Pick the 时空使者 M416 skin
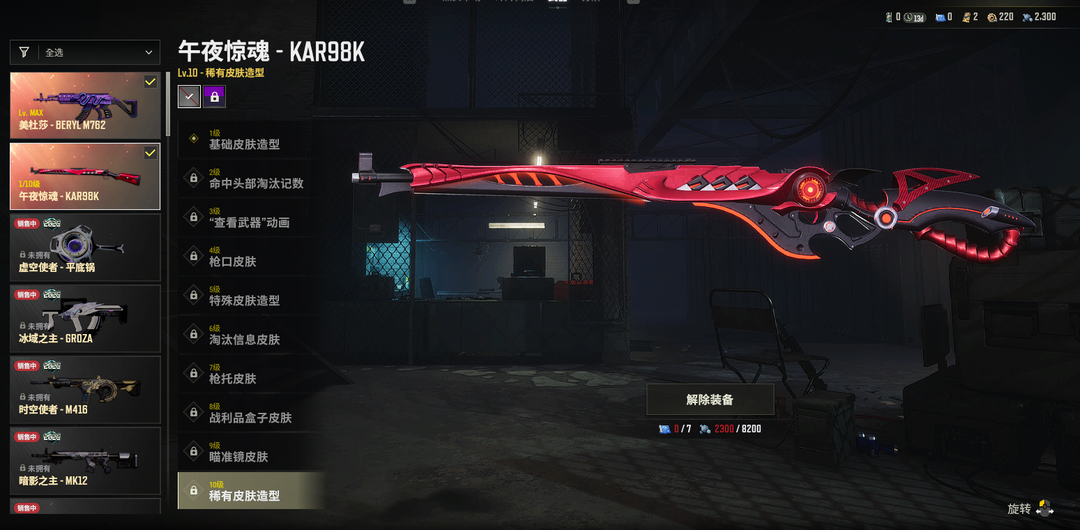This screenshot has height=530, width=1080. 85,389
